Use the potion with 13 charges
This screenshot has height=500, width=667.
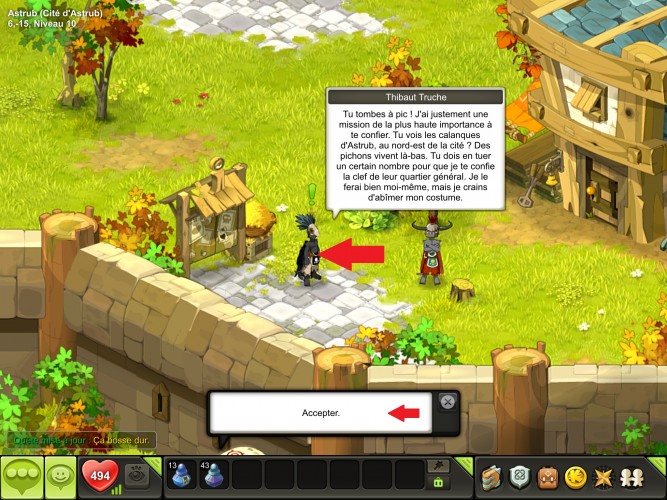coord(182,475)
